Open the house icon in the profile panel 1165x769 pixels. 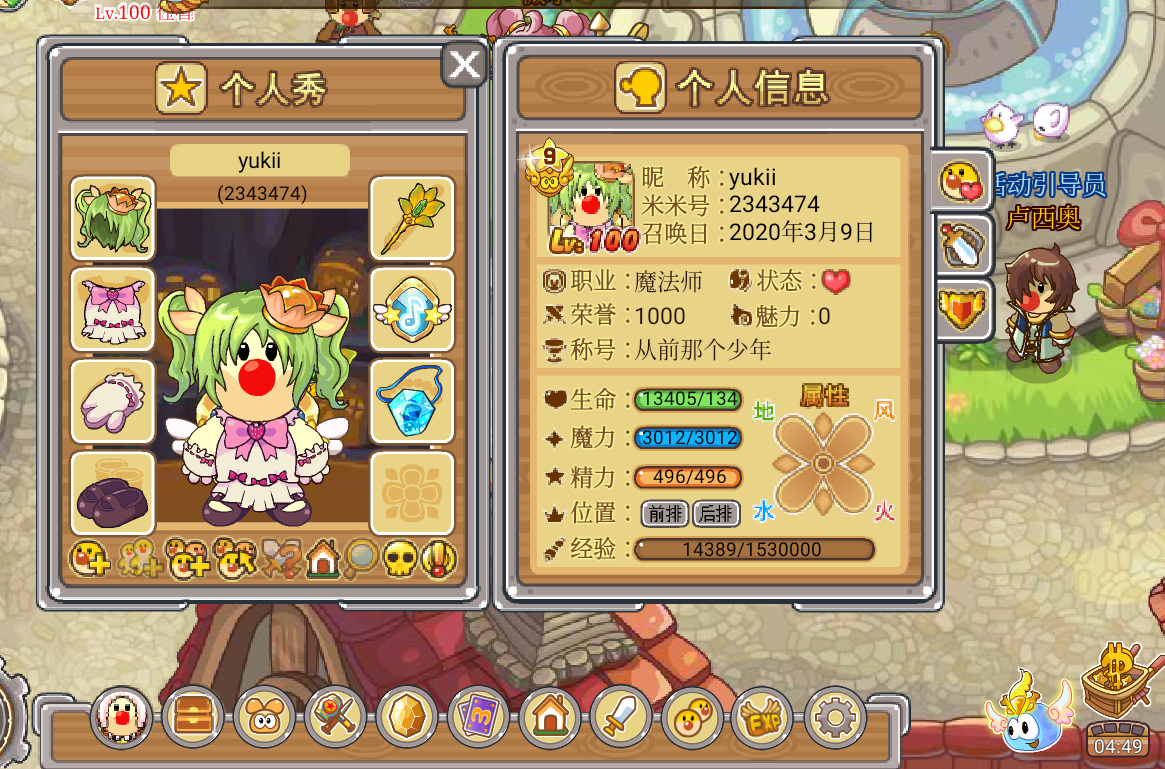pyautogui.click(x=323, y=560)
